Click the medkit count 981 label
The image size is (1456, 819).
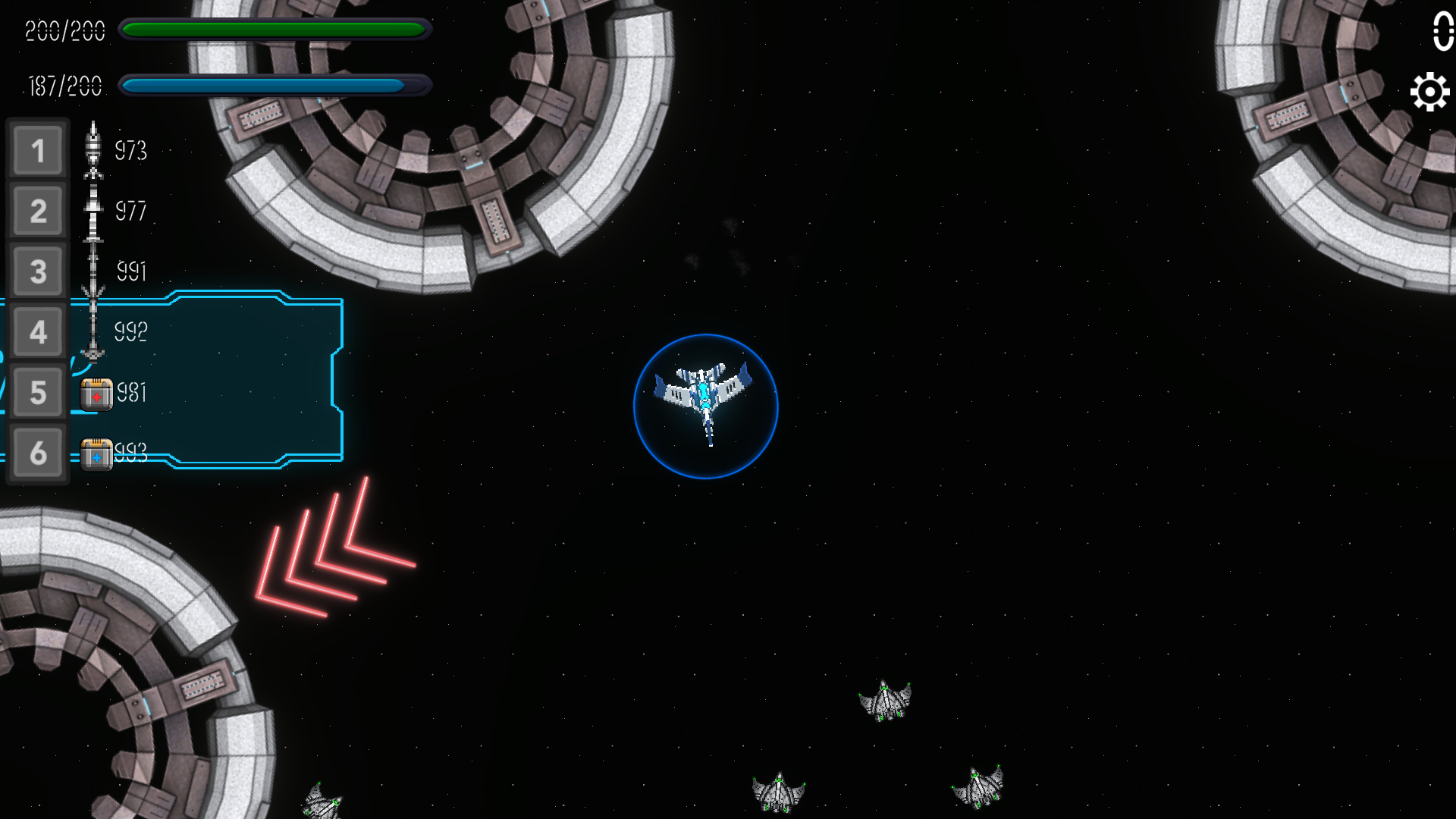(x=130, y=394)
